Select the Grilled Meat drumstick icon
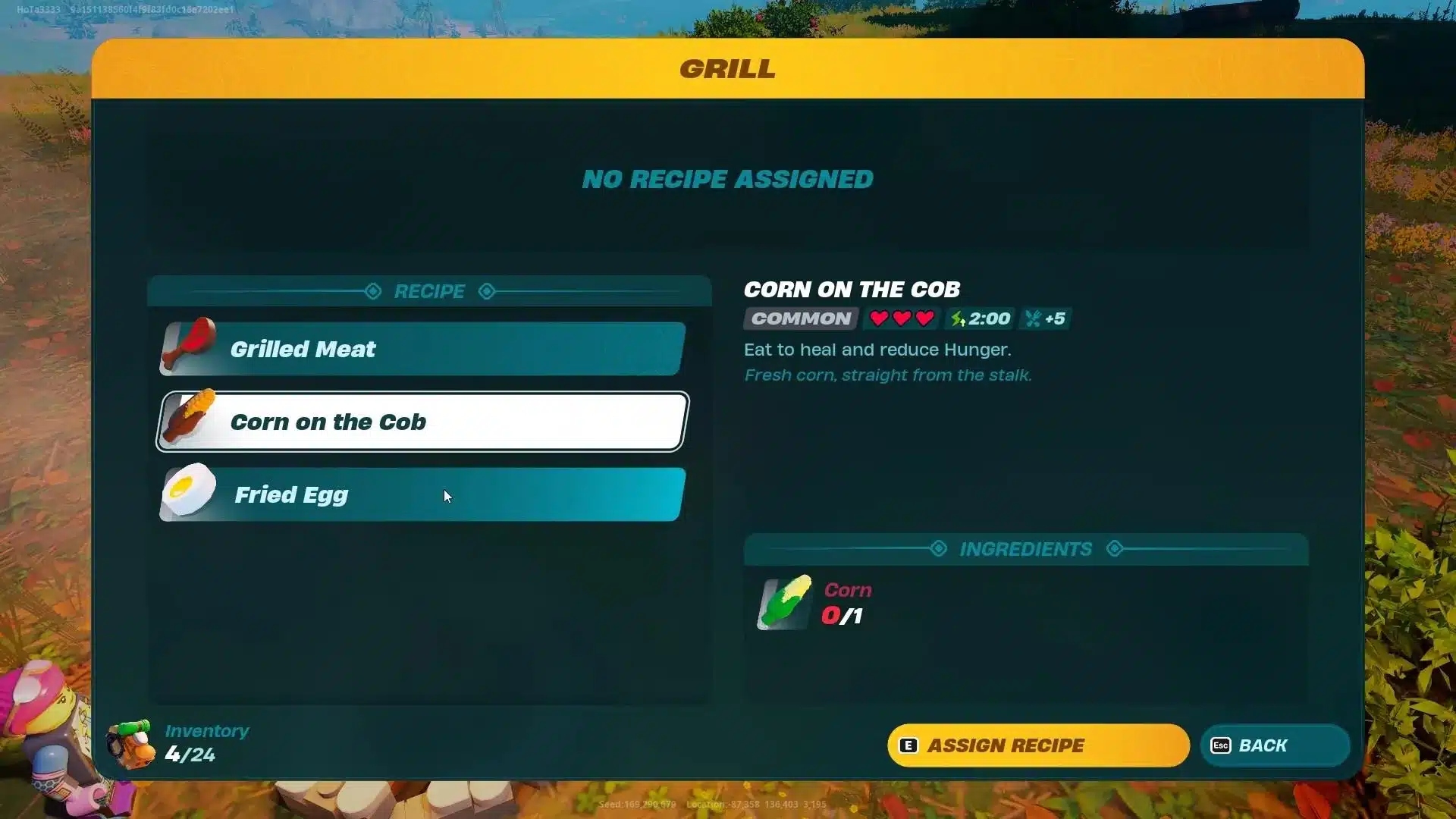This screenshot has height=819, width=1456. tap(188, 347)
